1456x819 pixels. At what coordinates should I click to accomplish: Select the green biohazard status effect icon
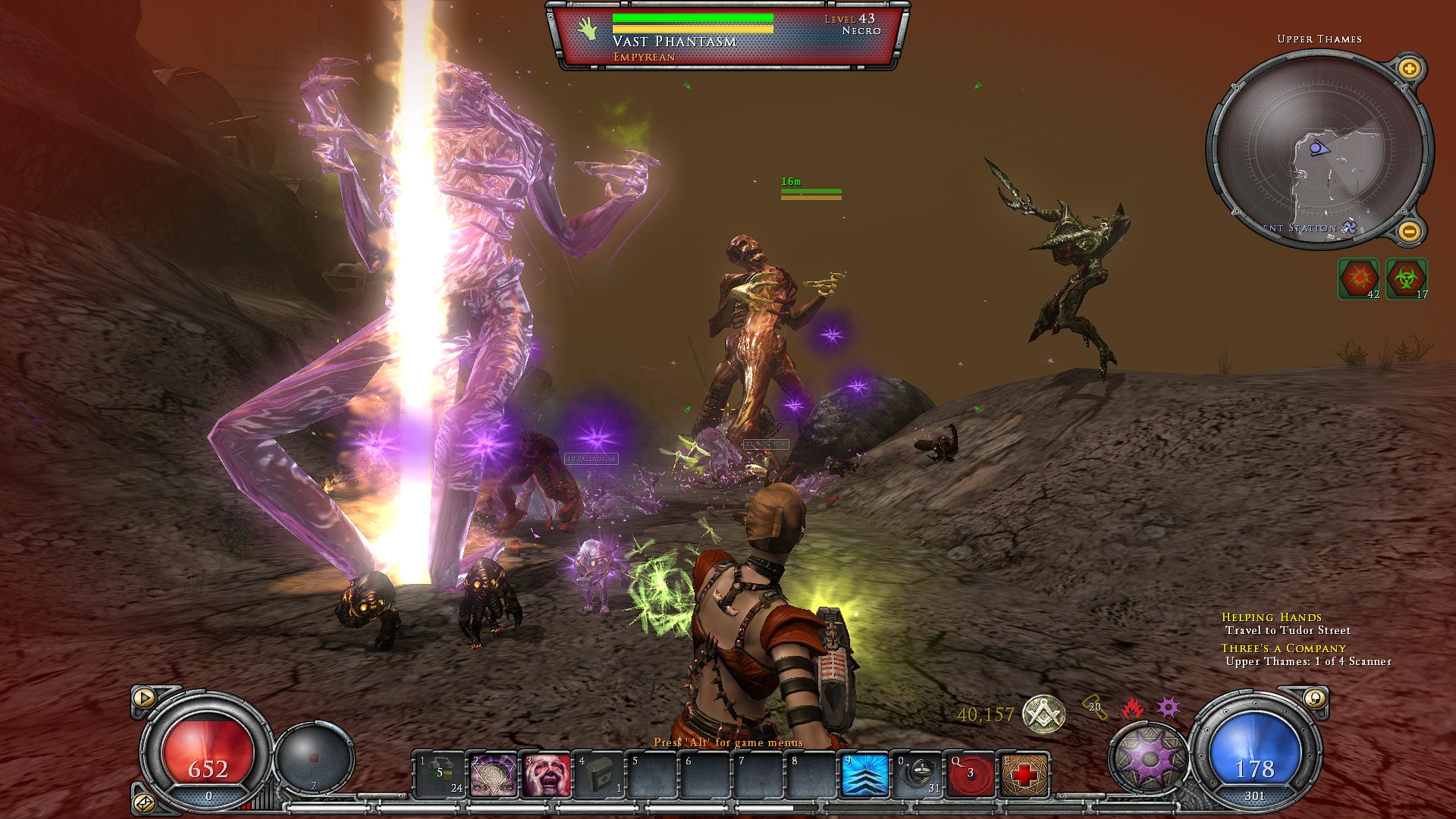(x=1407, y=278)
